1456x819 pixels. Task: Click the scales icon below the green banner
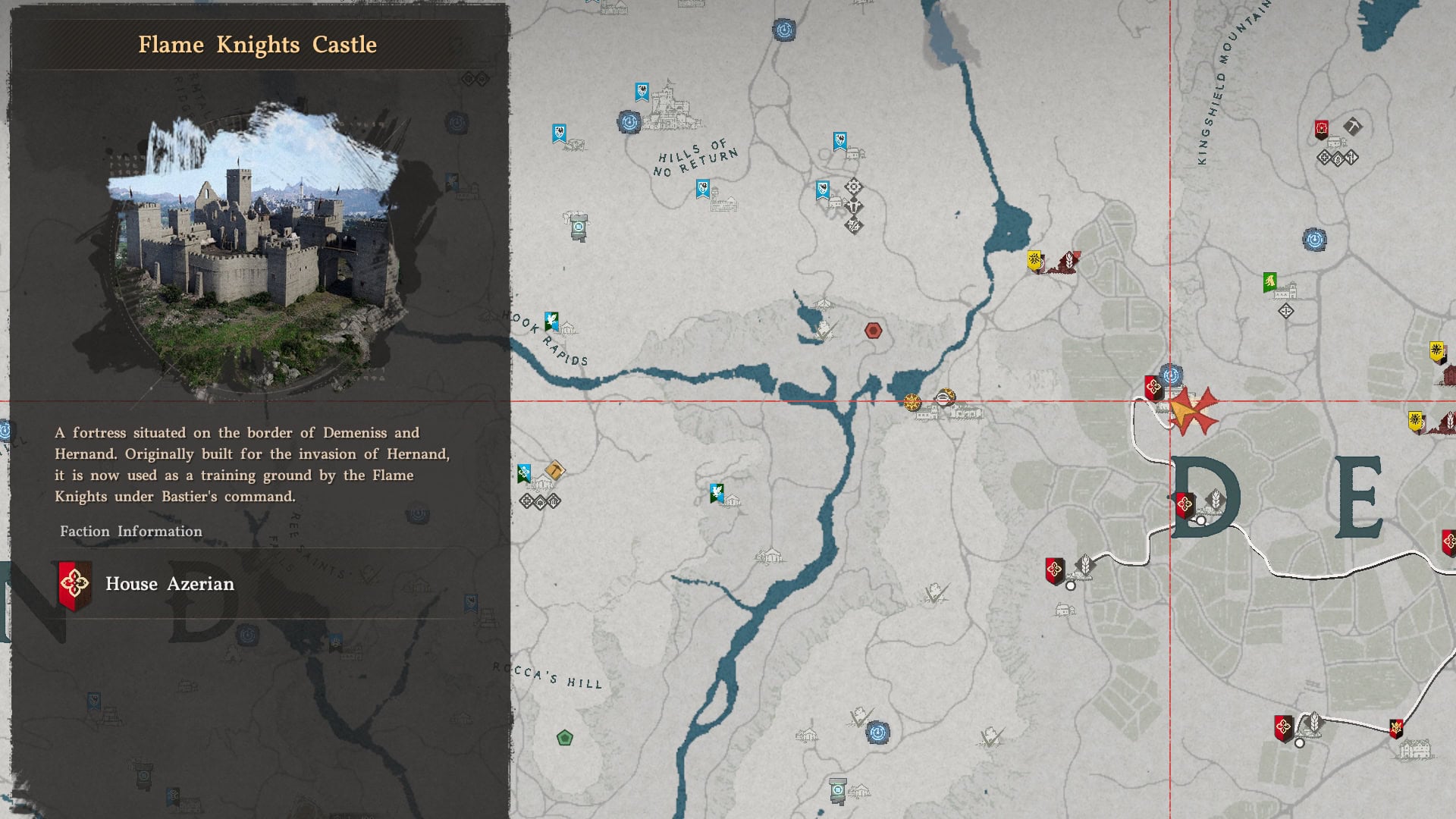tap(1285, 311)
